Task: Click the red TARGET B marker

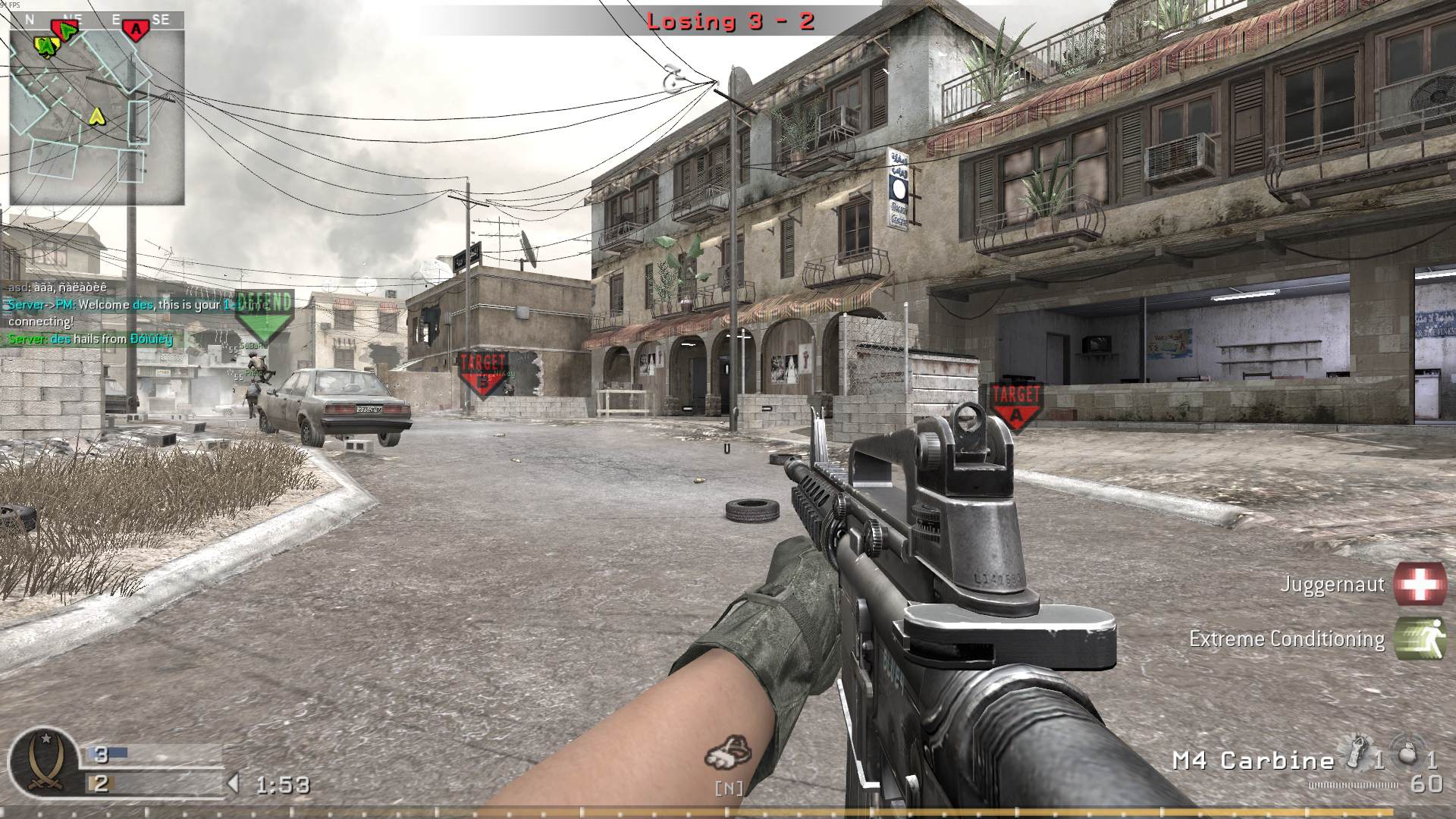Action: click(x=481, y=366)
